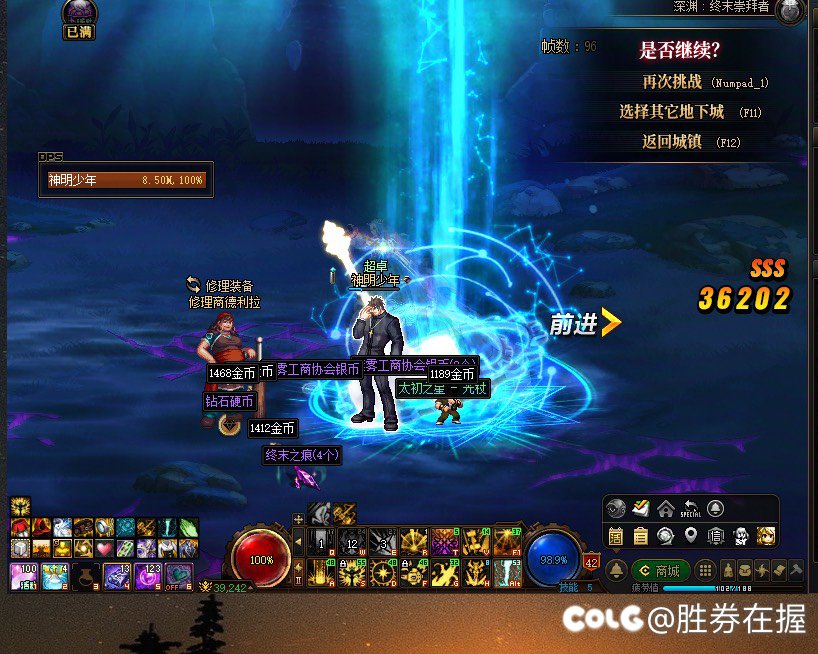818x654 pixels.
Task: Click the bell button beside 商城
Action: [x=617, y=570]
